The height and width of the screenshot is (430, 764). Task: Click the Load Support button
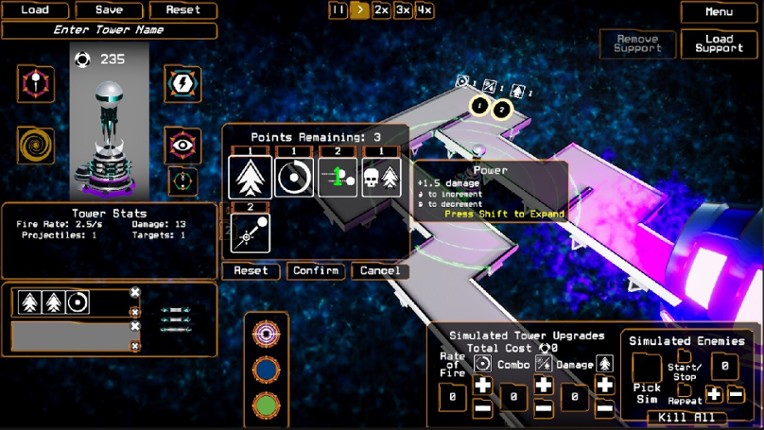coord(719,44)
